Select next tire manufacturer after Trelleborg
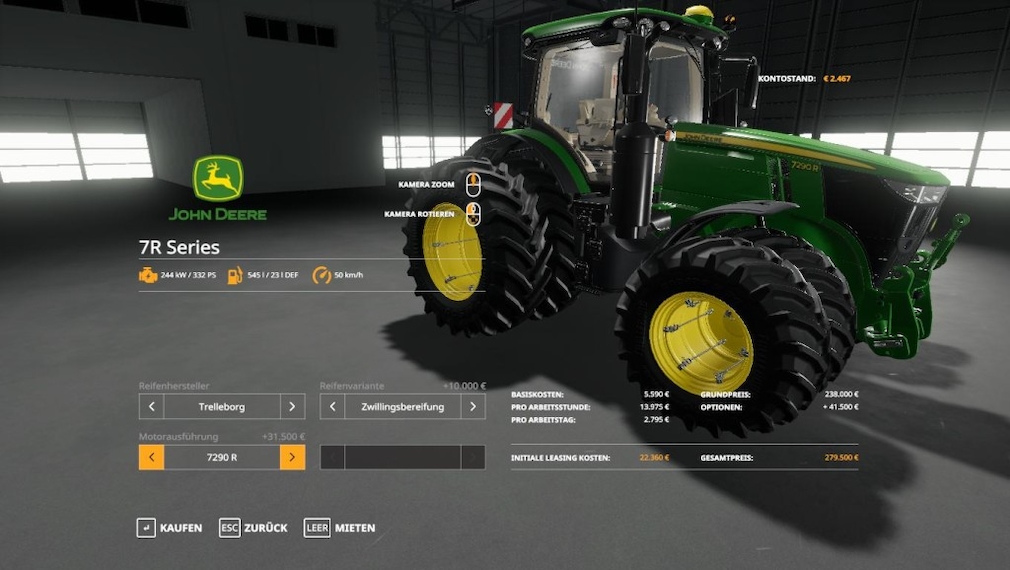Screen dimensions: 1010x570 pyautogui.click(x=292, y=407)
